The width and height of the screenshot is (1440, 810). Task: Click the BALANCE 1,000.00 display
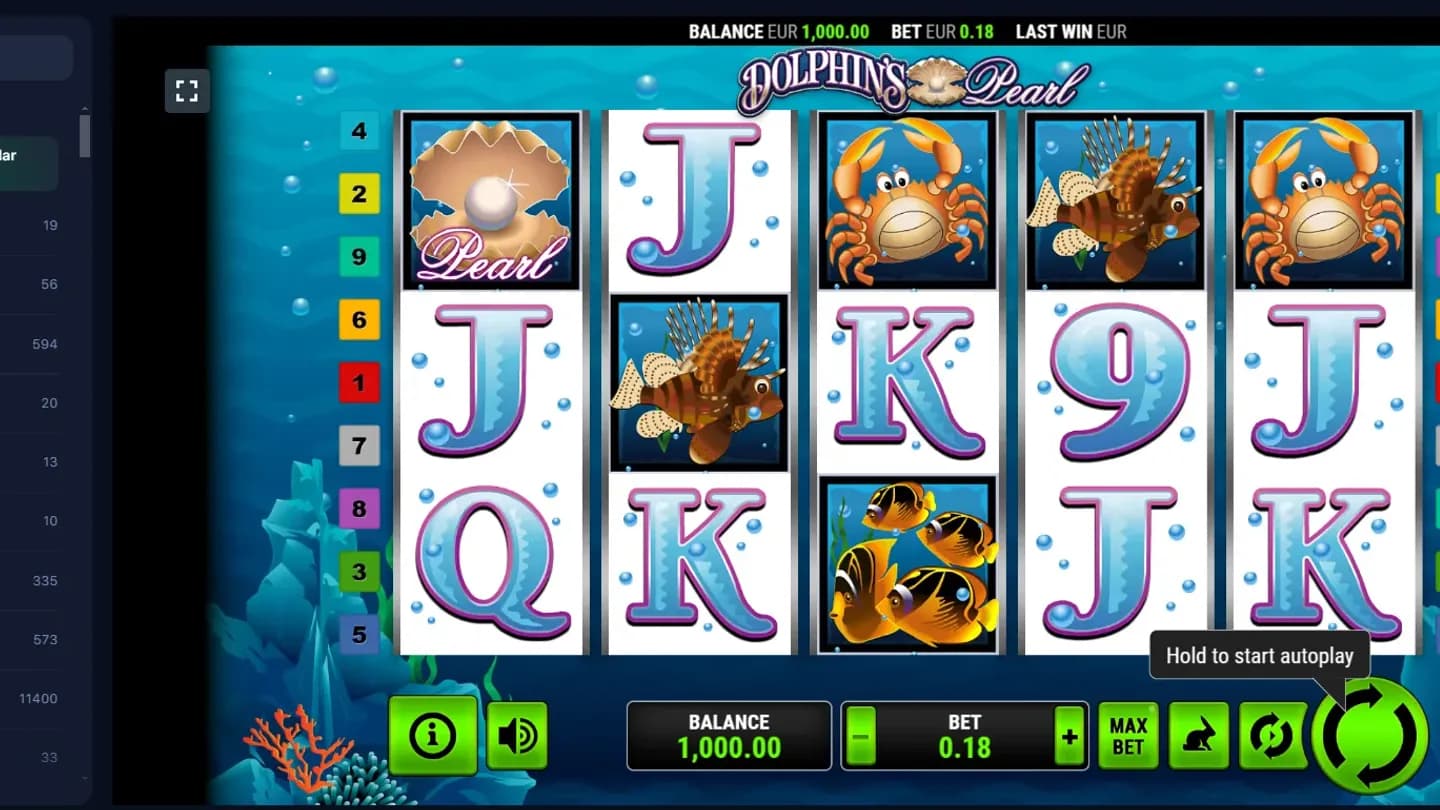click(x=729, y=735)
